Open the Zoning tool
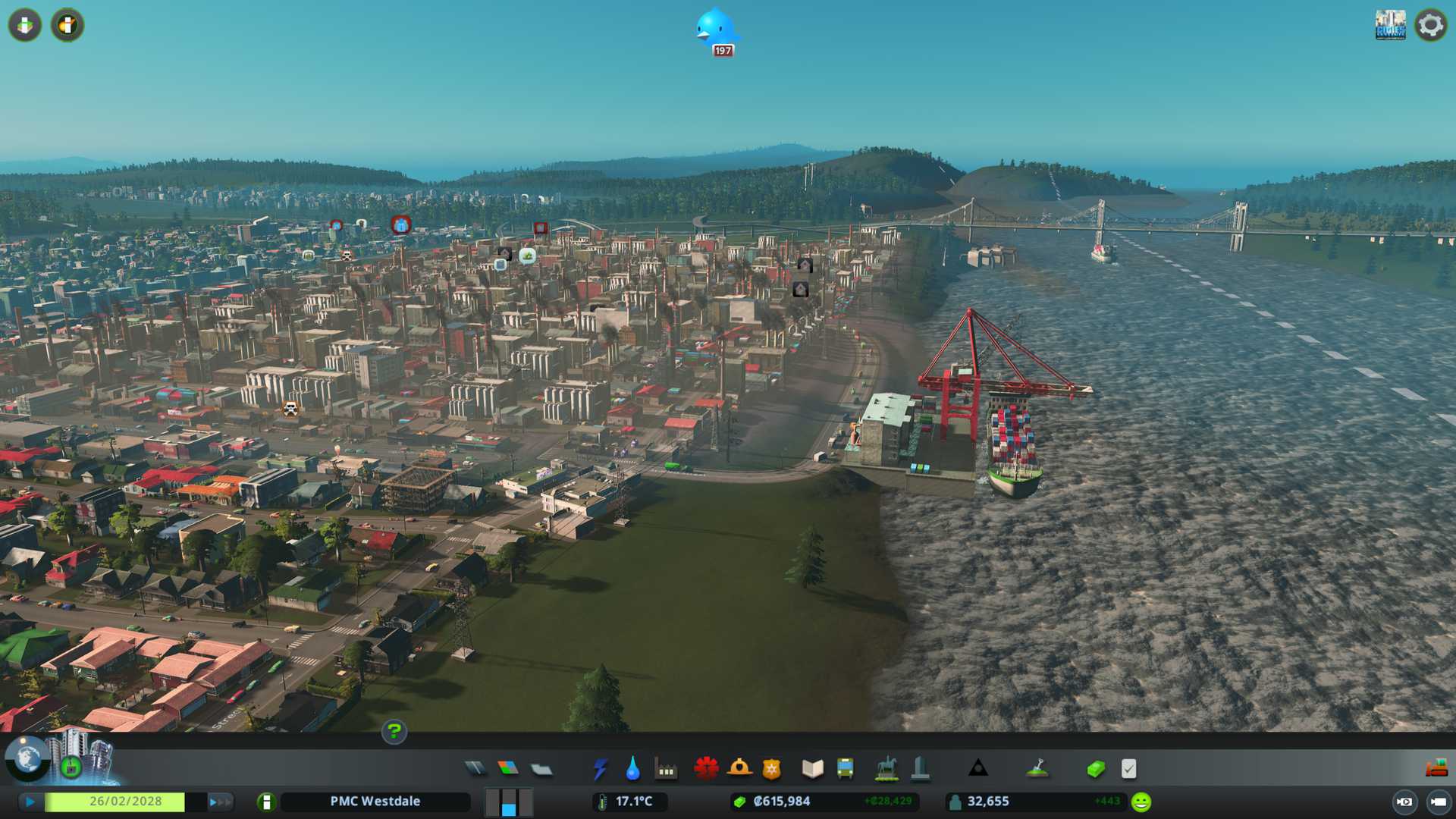The height and width of the screenshot is (819, 1456). 508,769
